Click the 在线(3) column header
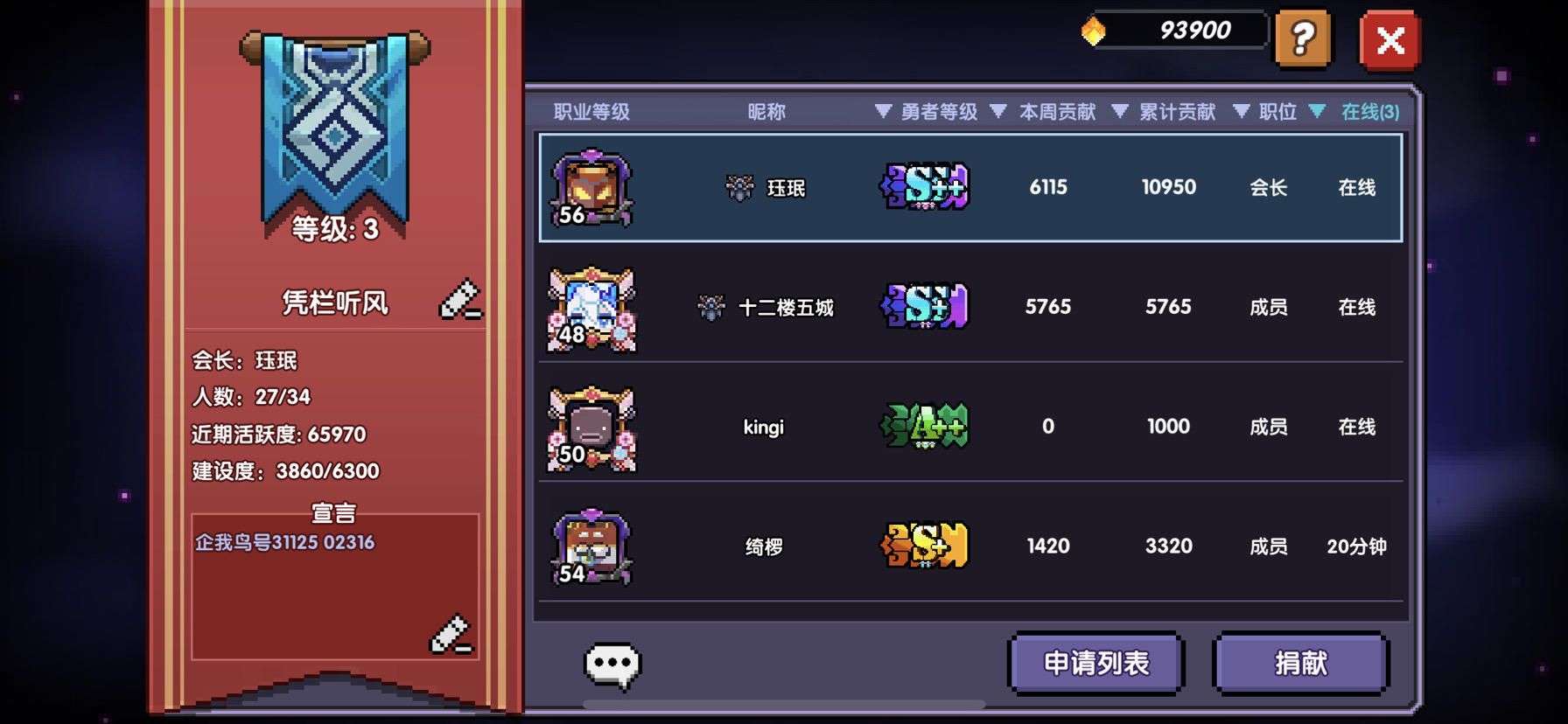 click(1369, 112)
